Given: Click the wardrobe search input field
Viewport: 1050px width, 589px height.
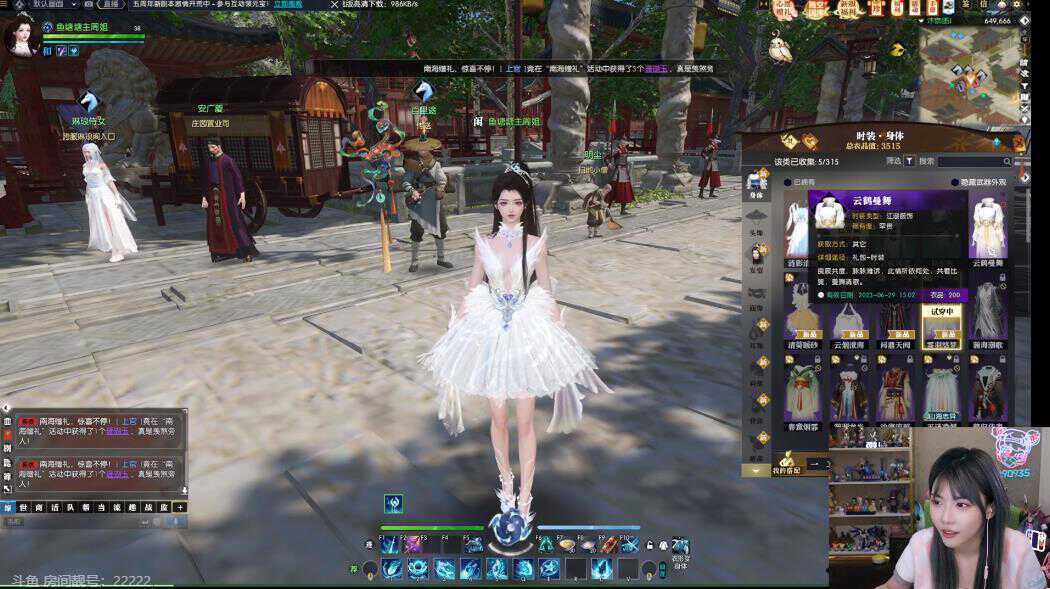Looking at the screenshot, I should 974,162.
